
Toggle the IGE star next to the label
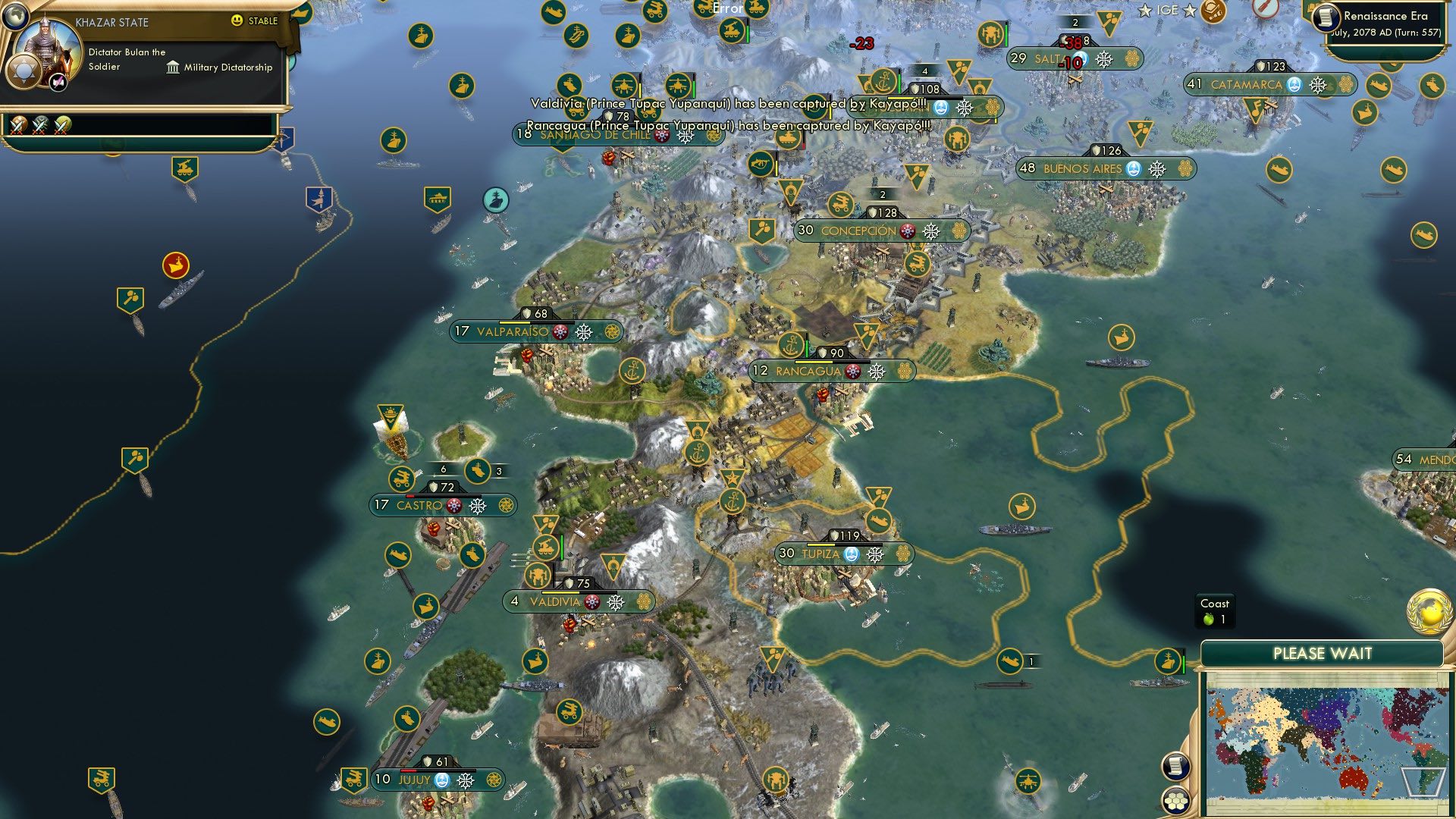(x=1189, y=11)
